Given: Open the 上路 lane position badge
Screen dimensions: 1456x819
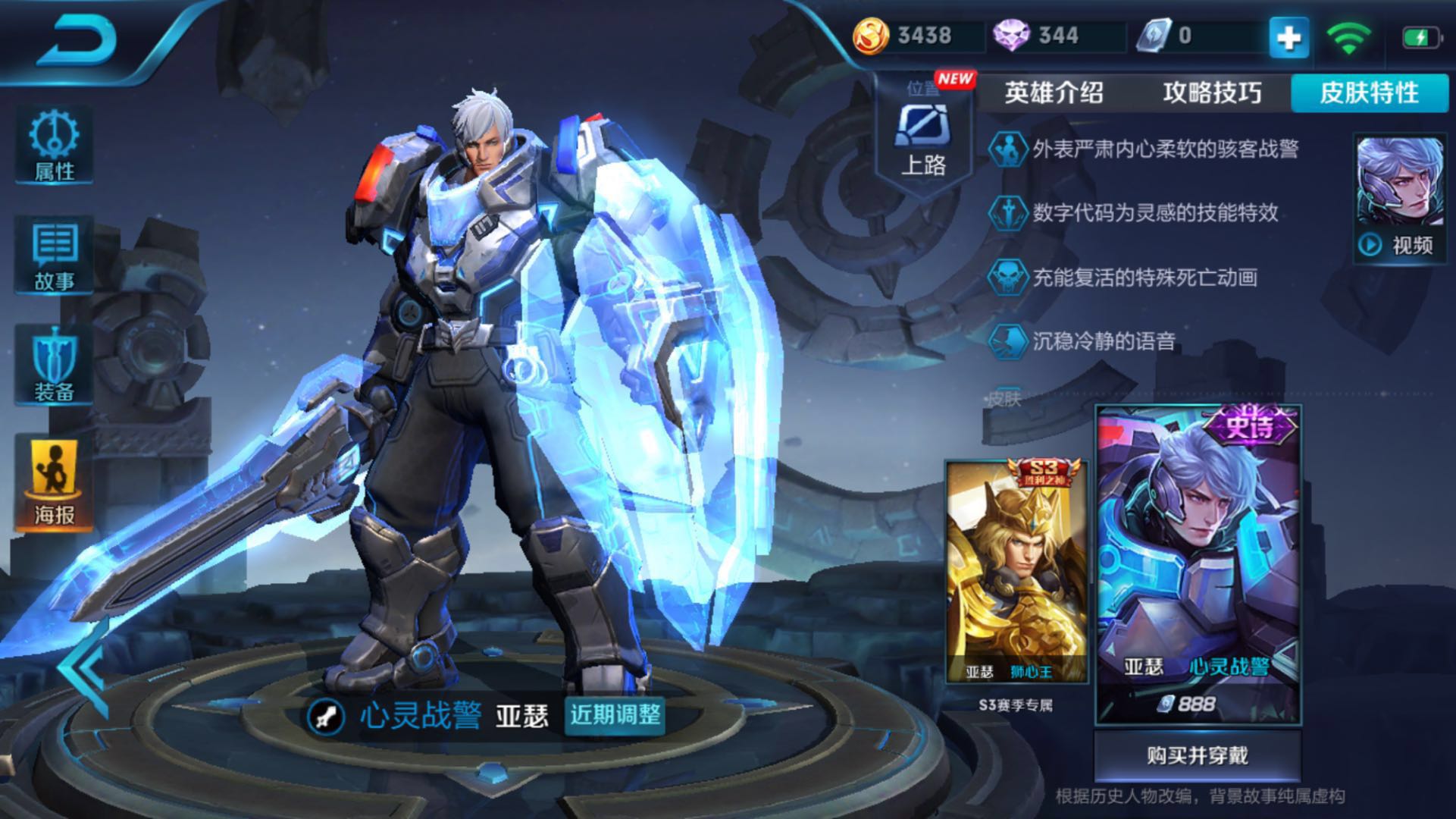Looking at the screenshot, I should pos(923,136).
